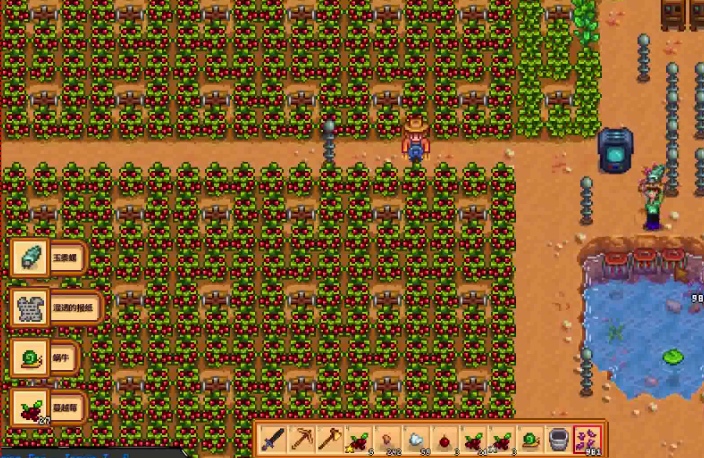Select the sword in the hotbar
This screenshot has height=458, width=704.
(273, 439)
